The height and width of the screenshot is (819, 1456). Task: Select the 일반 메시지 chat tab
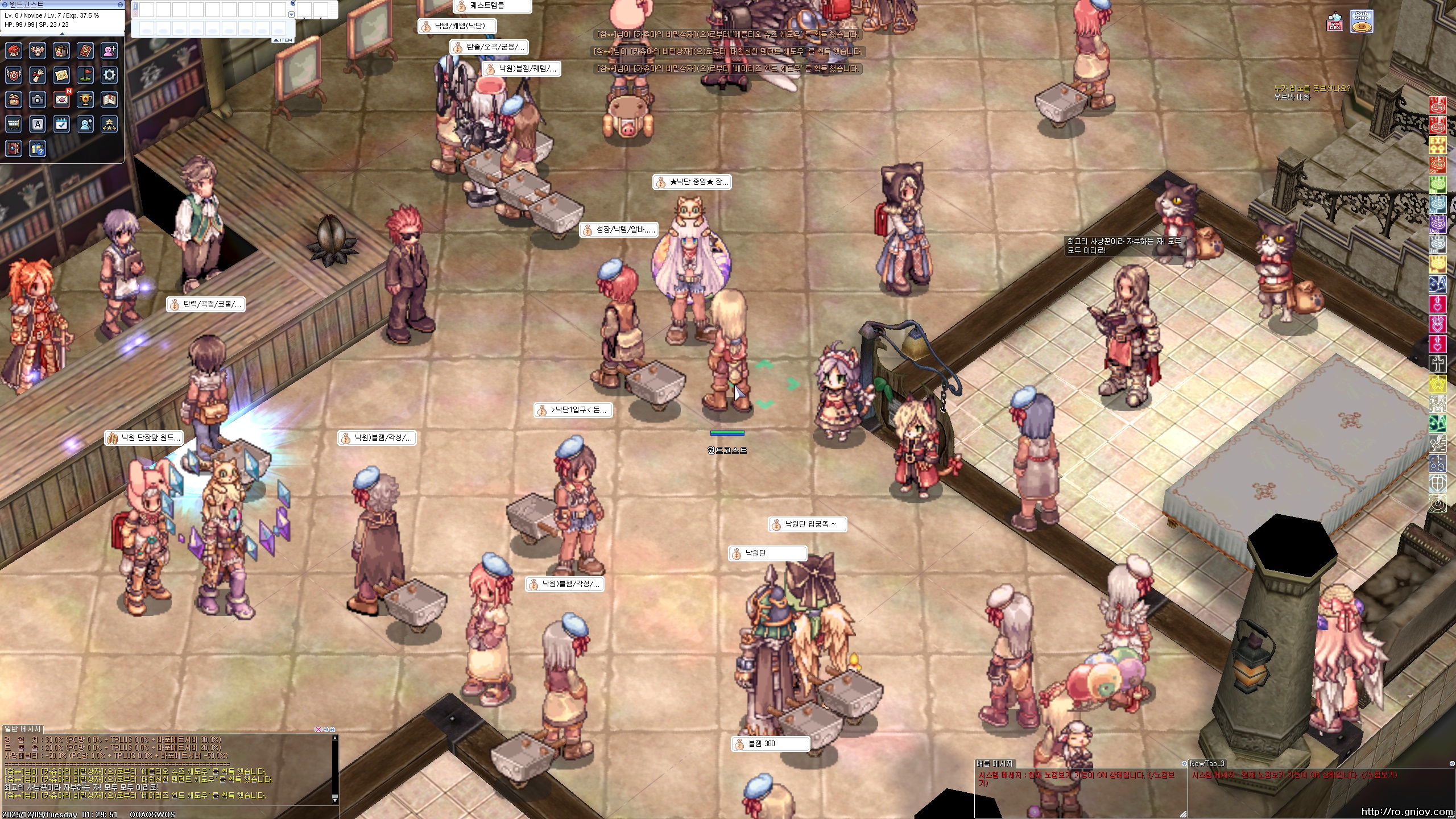[23, 729]
